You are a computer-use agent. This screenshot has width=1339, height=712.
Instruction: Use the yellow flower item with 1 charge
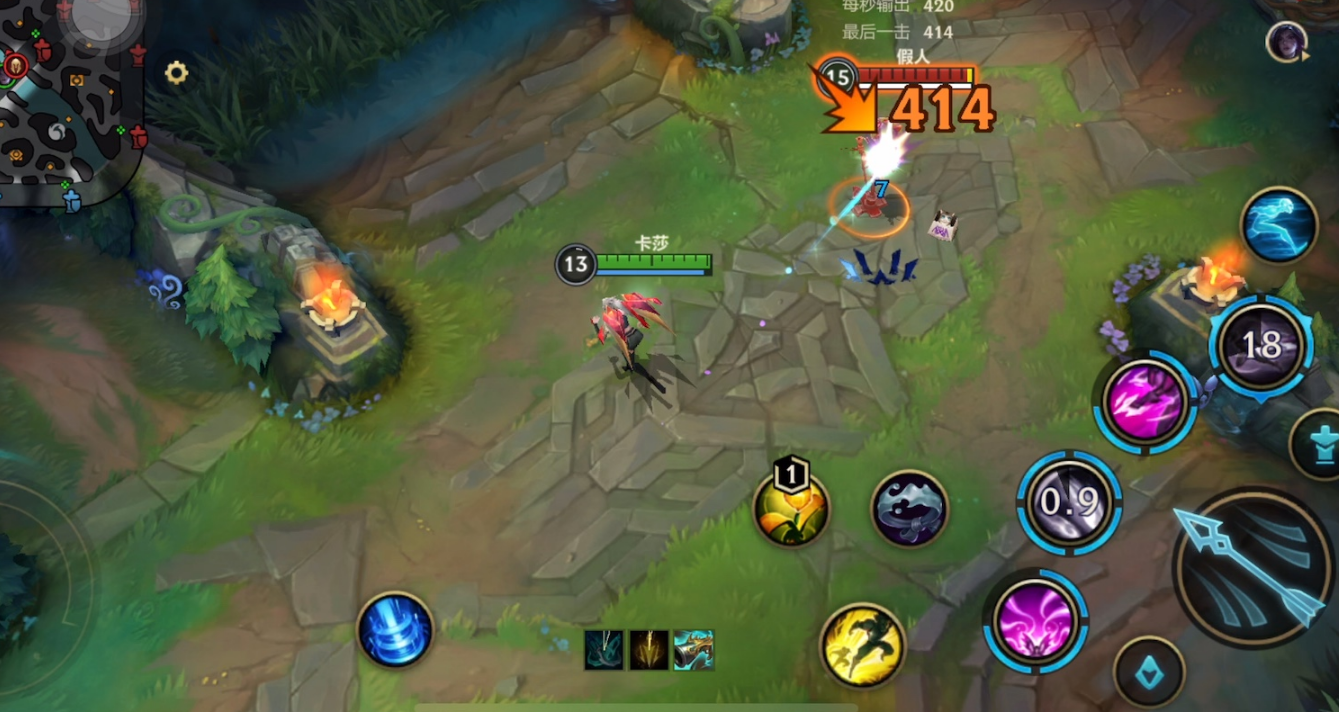(x=791, y=509)
